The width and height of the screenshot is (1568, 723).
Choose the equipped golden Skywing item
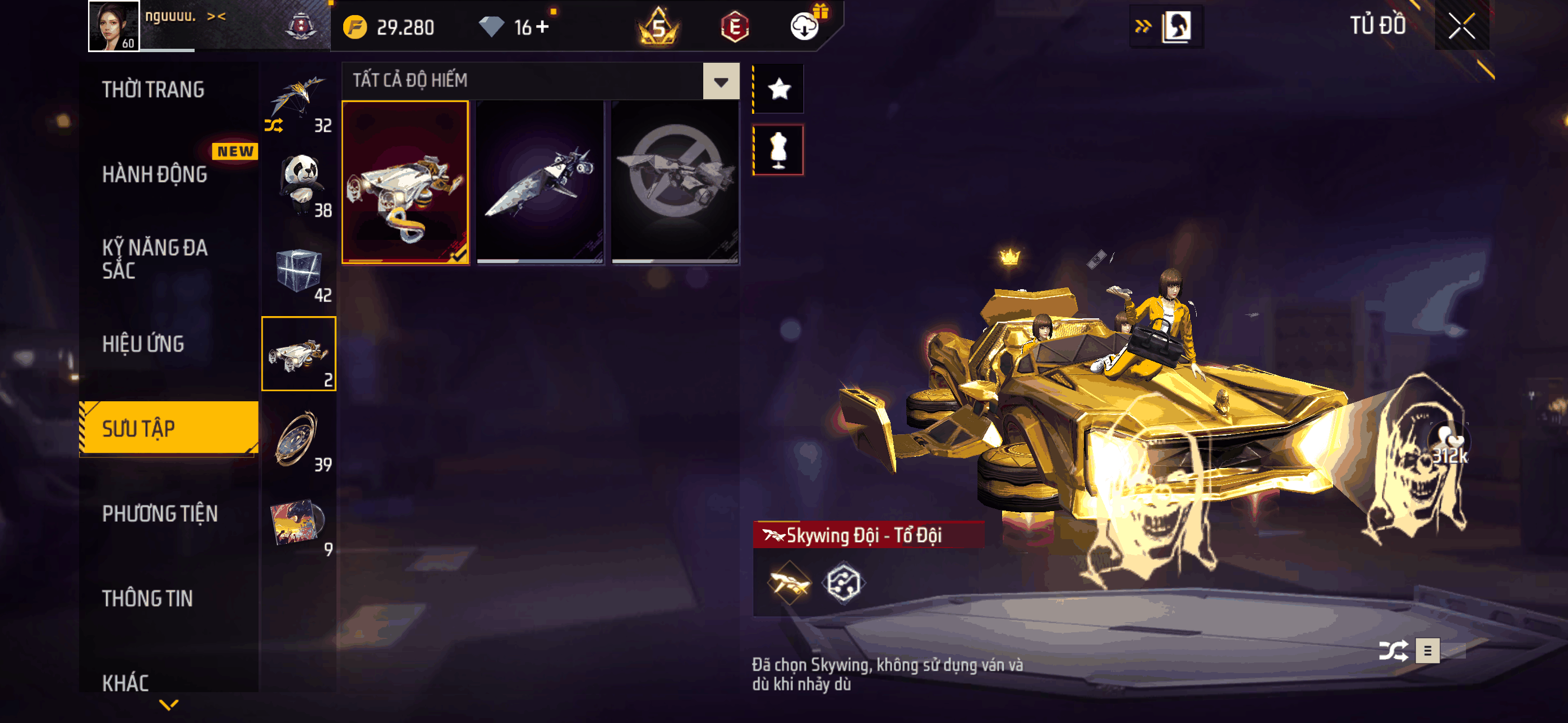coord(405,183)
